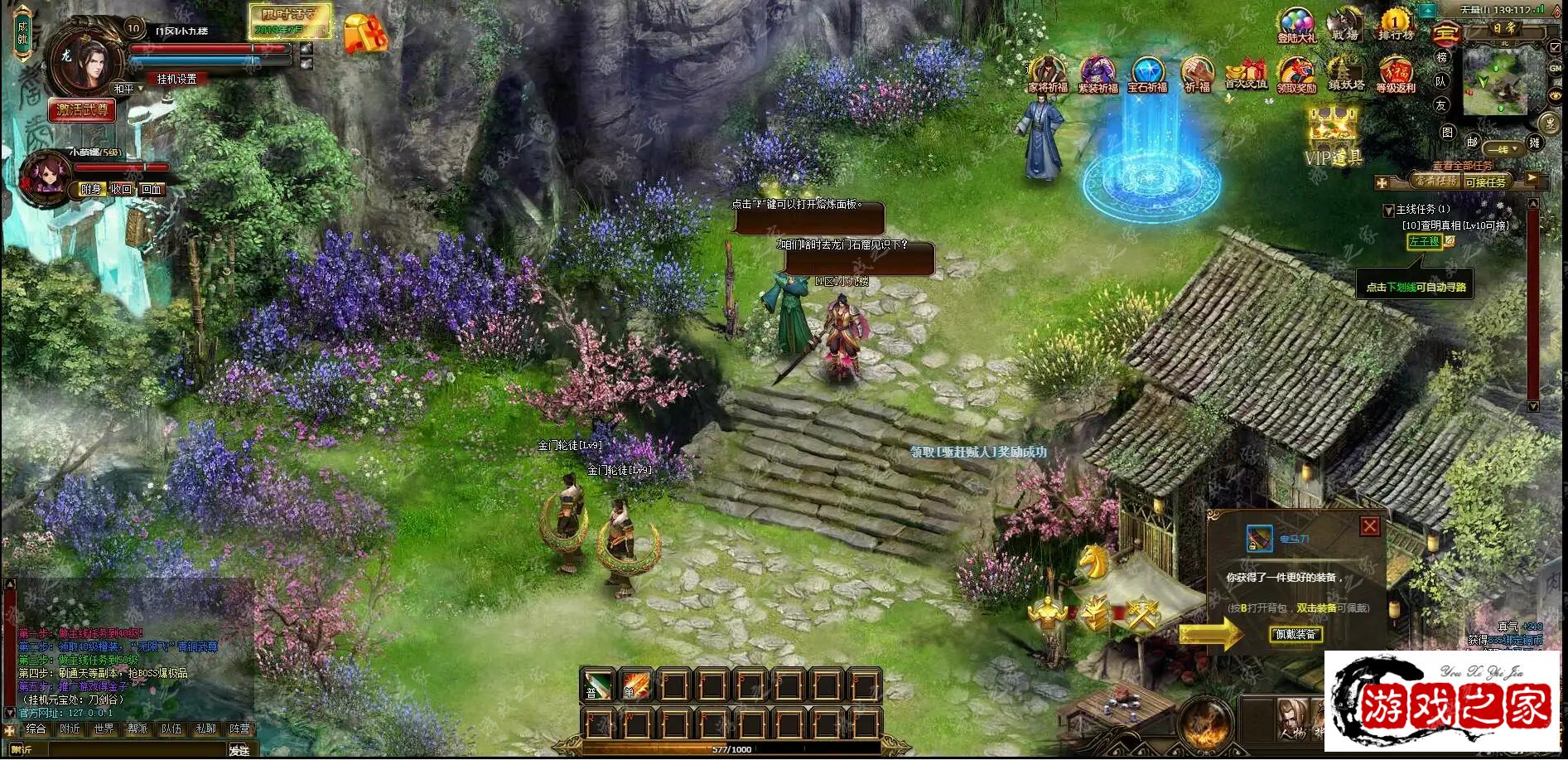Viewport: 1568px width, 760px height.
Task: Switch to 可接任务 available quests tab
Action: [x=1485, y=182]
